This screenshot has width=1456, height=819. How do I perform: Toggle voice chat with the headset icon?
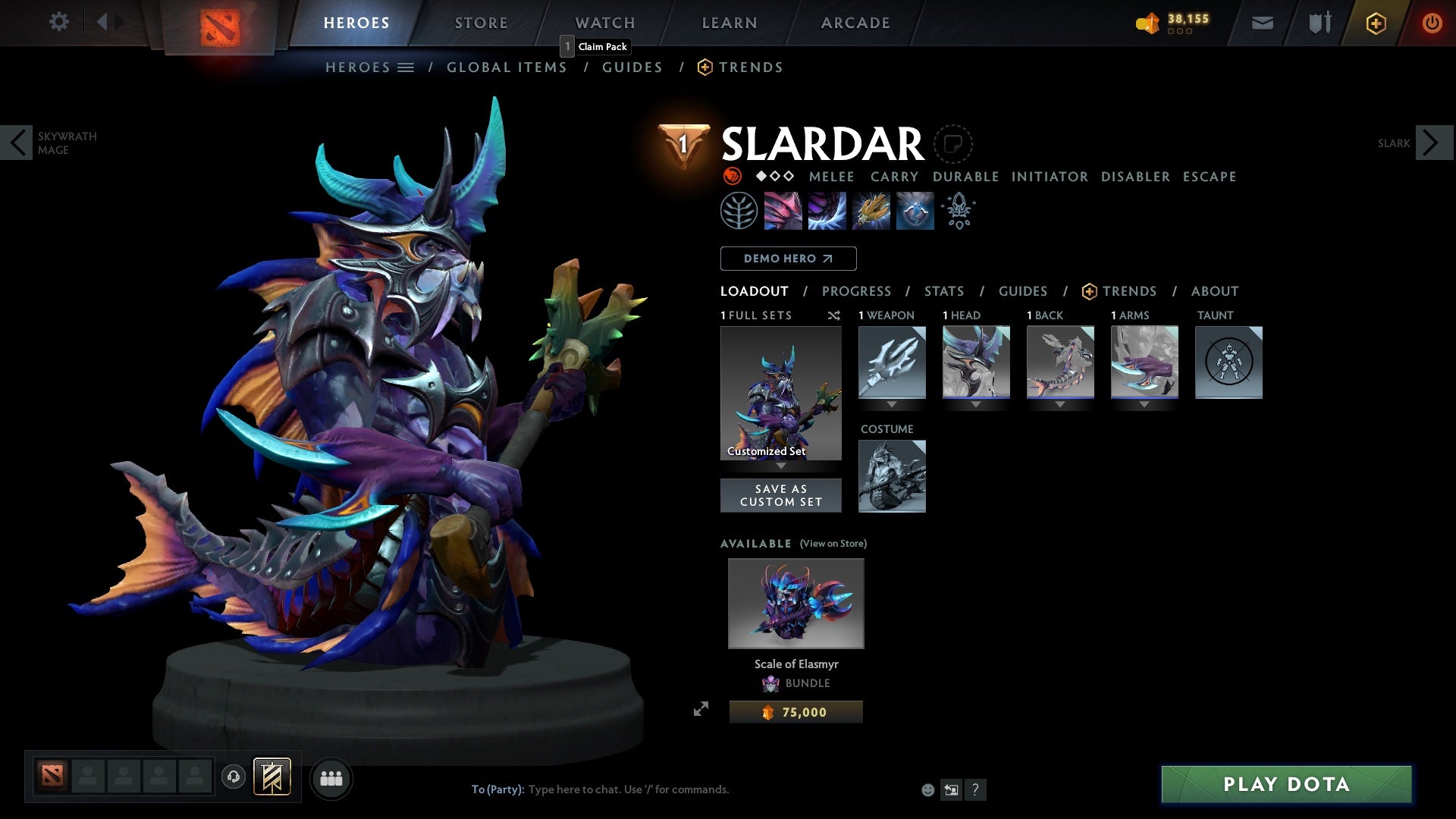[233, 778]
